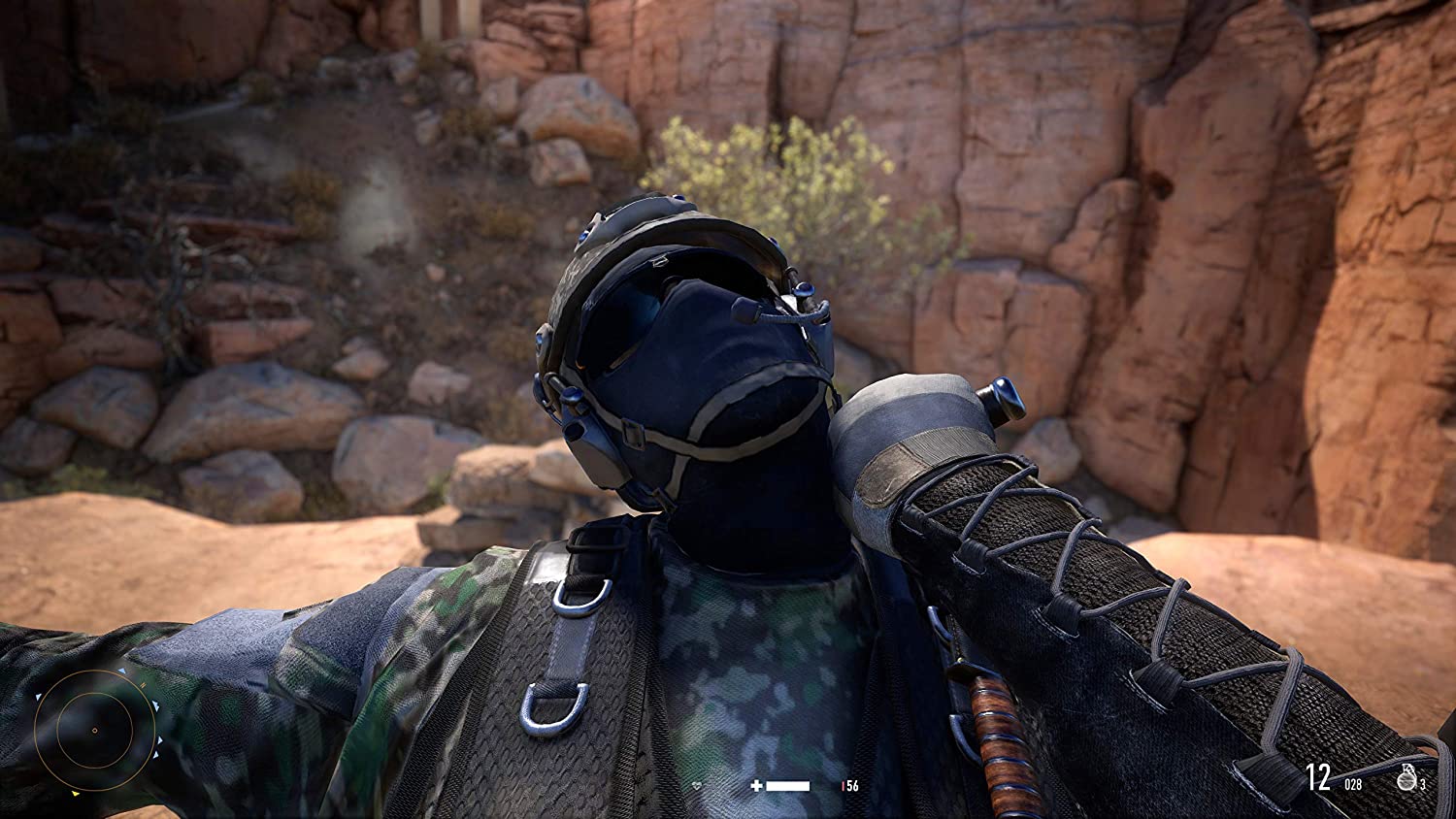This screenshot has width=1456, height=819.
Task: Toggle the grenade count indicator showing 3
Action: point(1423,783)
